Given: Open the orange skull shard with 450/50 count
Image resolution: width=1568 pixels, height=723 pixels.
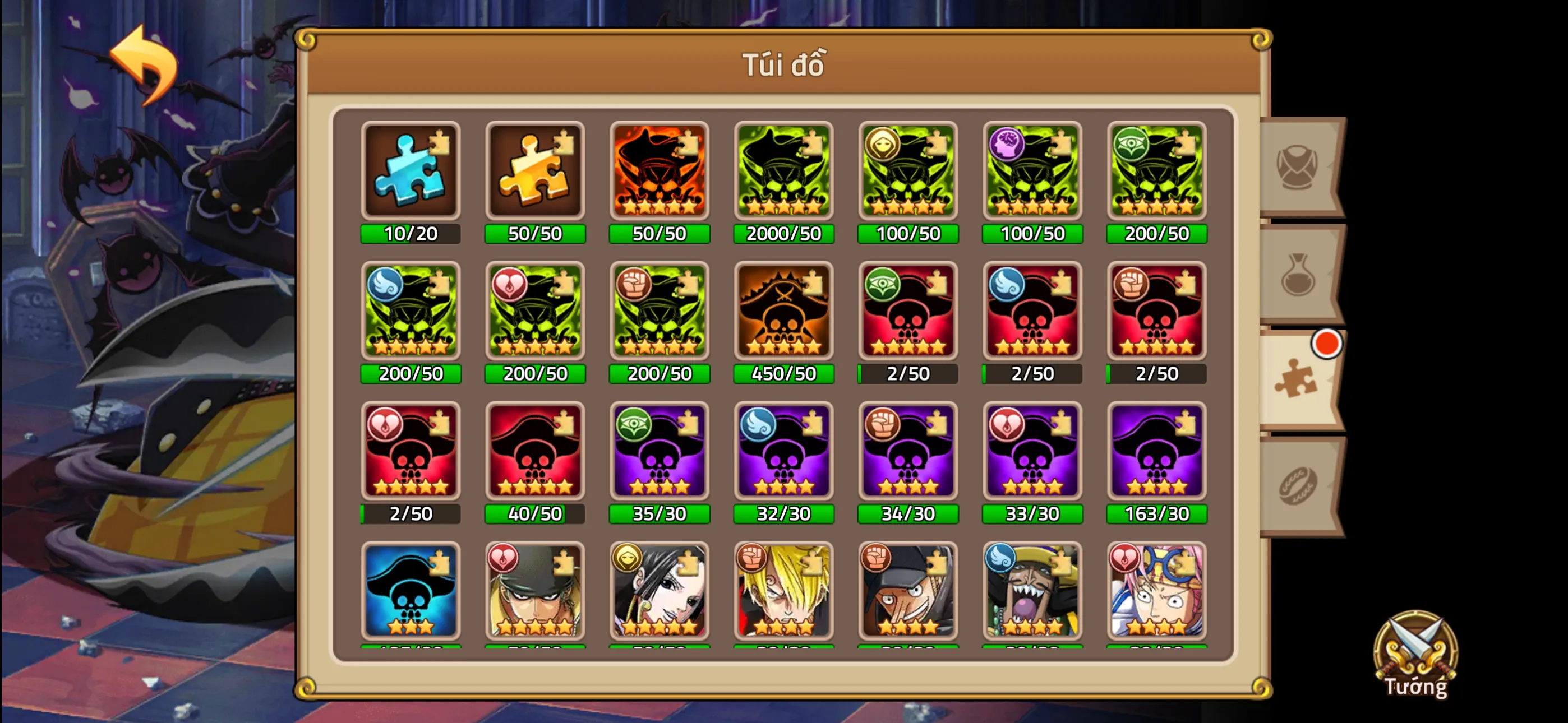Looking at the screenshot, I should 783,312.
